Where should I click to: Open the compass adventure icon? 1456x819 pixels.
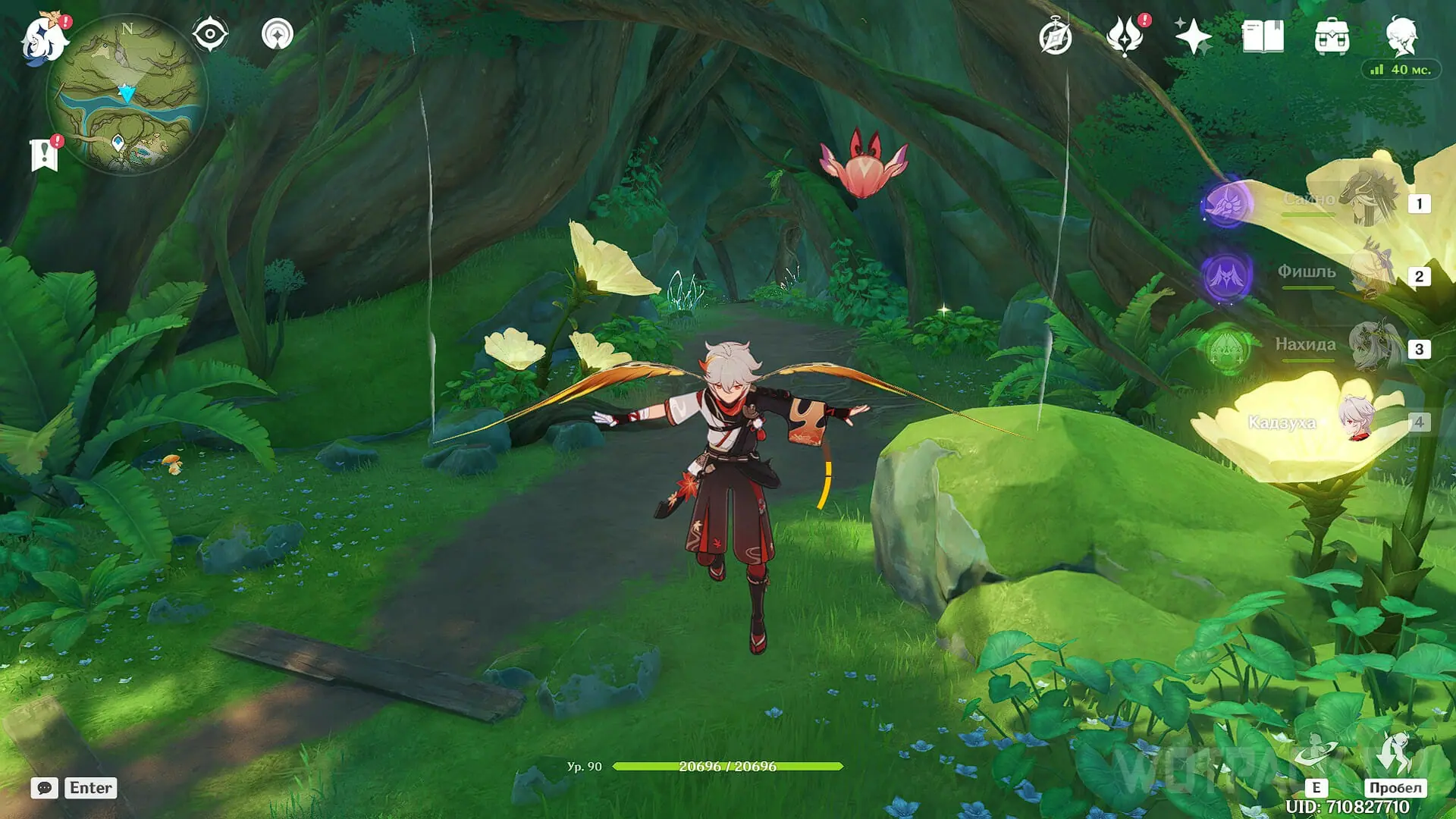(1055, 37)
